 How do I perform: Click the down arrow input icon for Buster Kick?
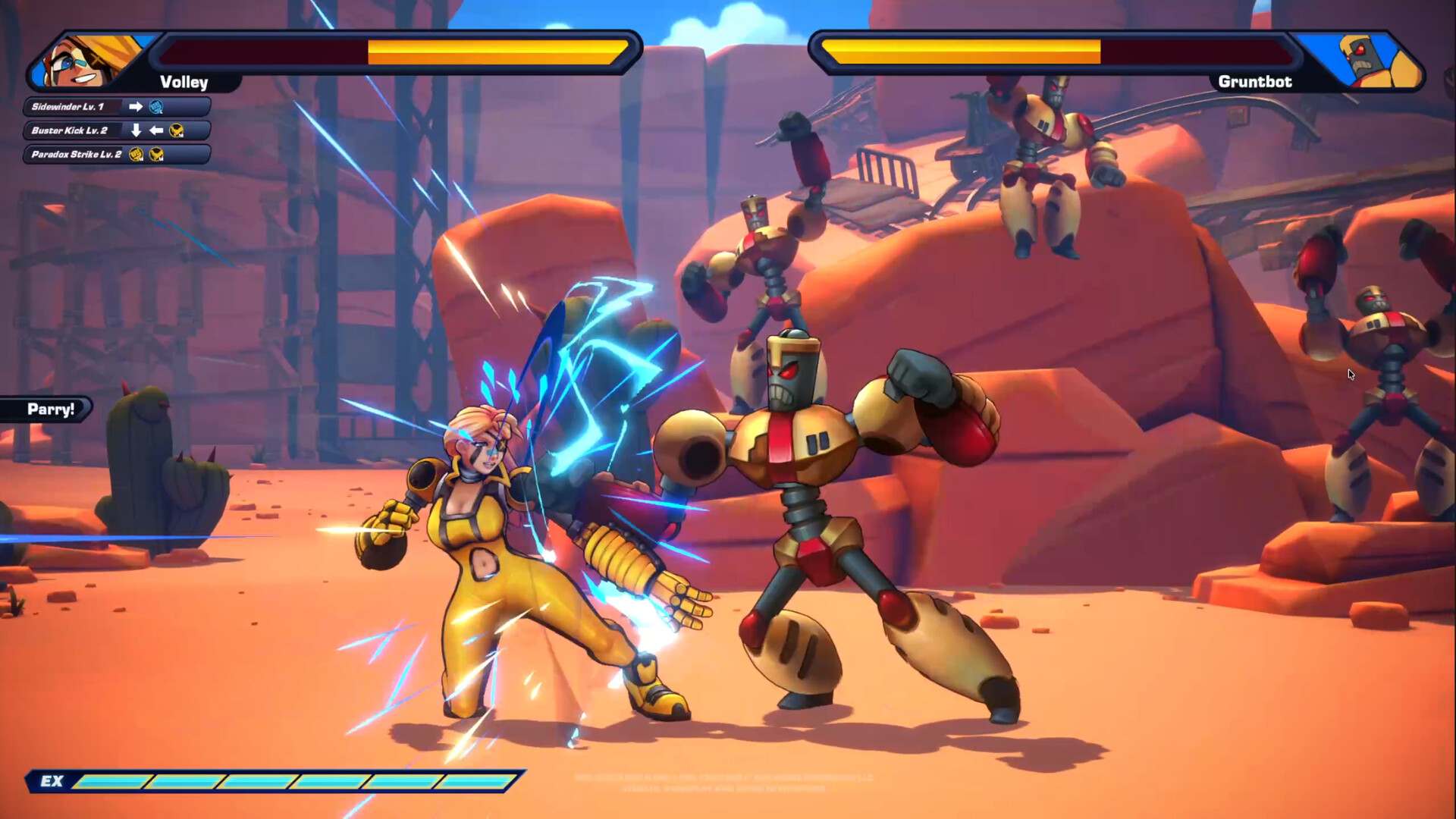tap(136, 130)
